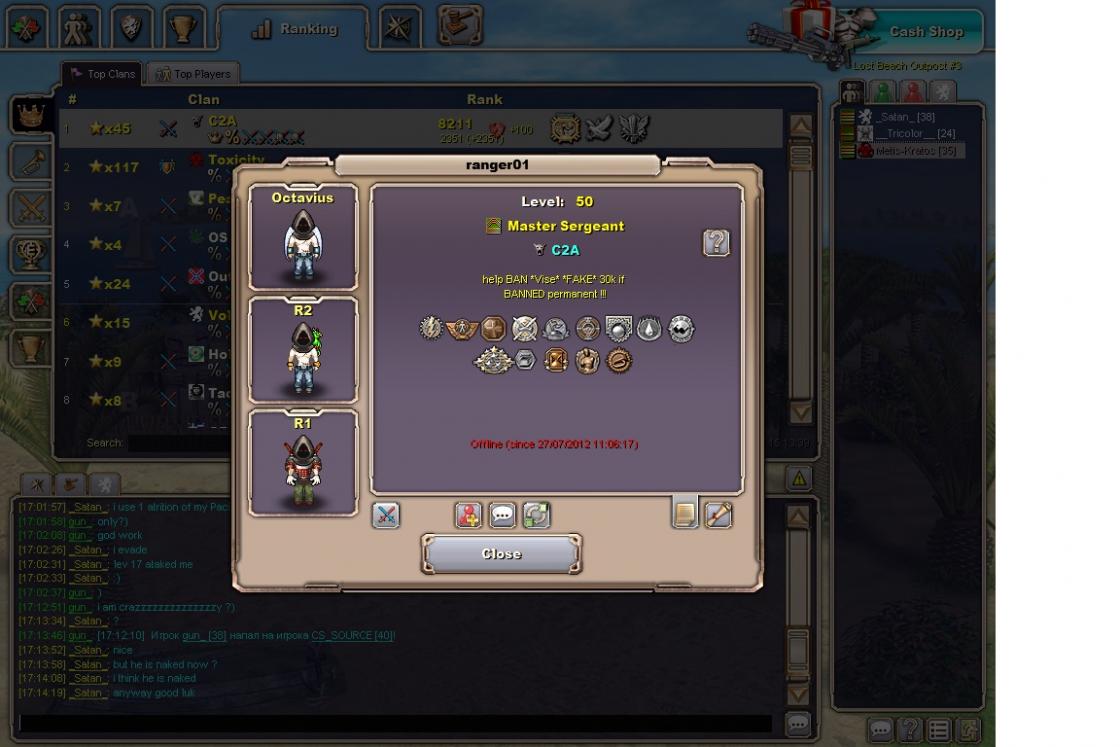
Task: Select the R2 character portrait
Action: click(303, 350)
